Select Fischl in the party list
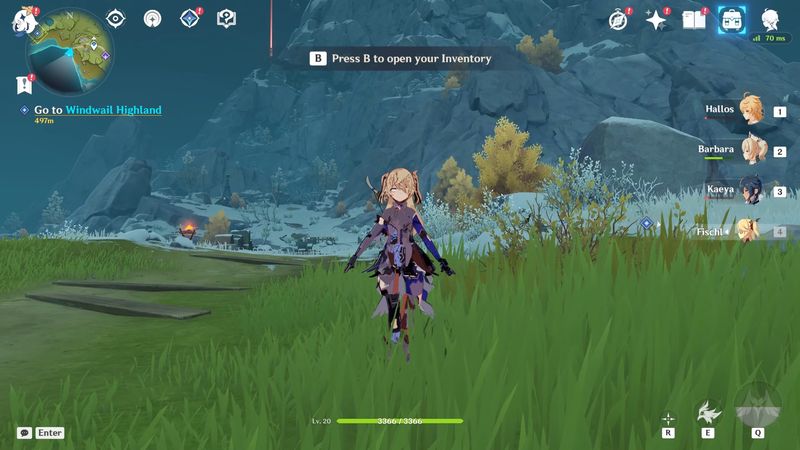The image size is (800, 450). [x=748, y=231]
